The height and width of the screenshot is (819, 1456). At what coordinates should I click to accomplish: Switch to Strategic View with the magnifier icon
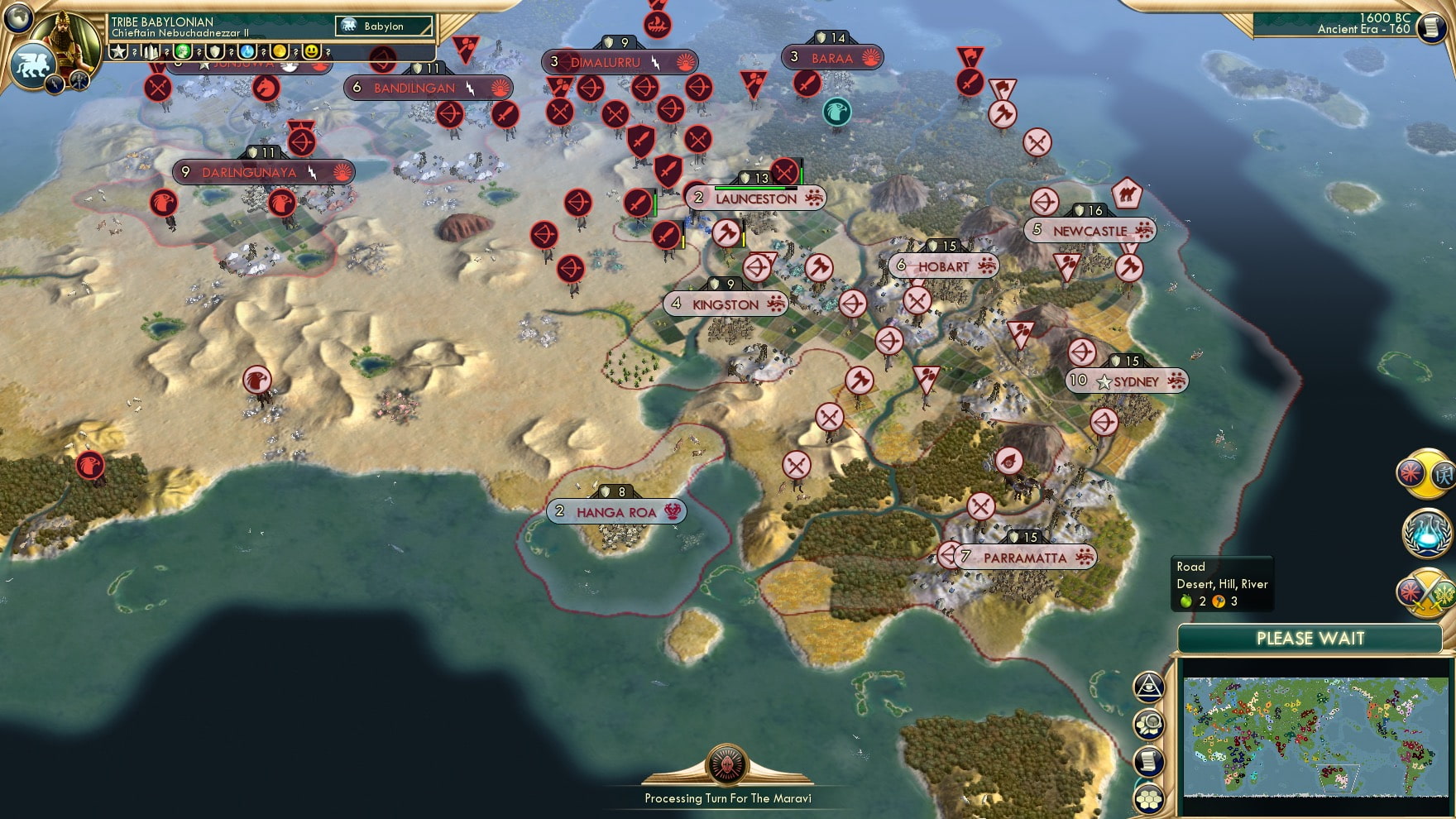[1149, 724]
